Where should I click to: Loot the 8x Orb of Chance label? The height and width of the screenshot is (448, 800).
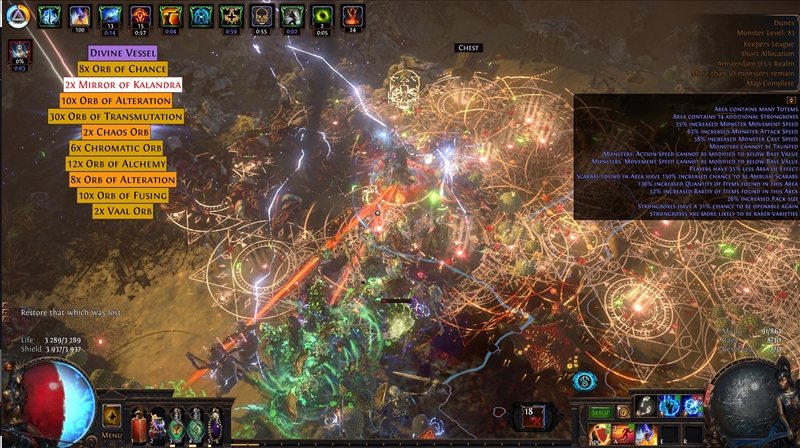pyautogui.click(x=125, y=69)
